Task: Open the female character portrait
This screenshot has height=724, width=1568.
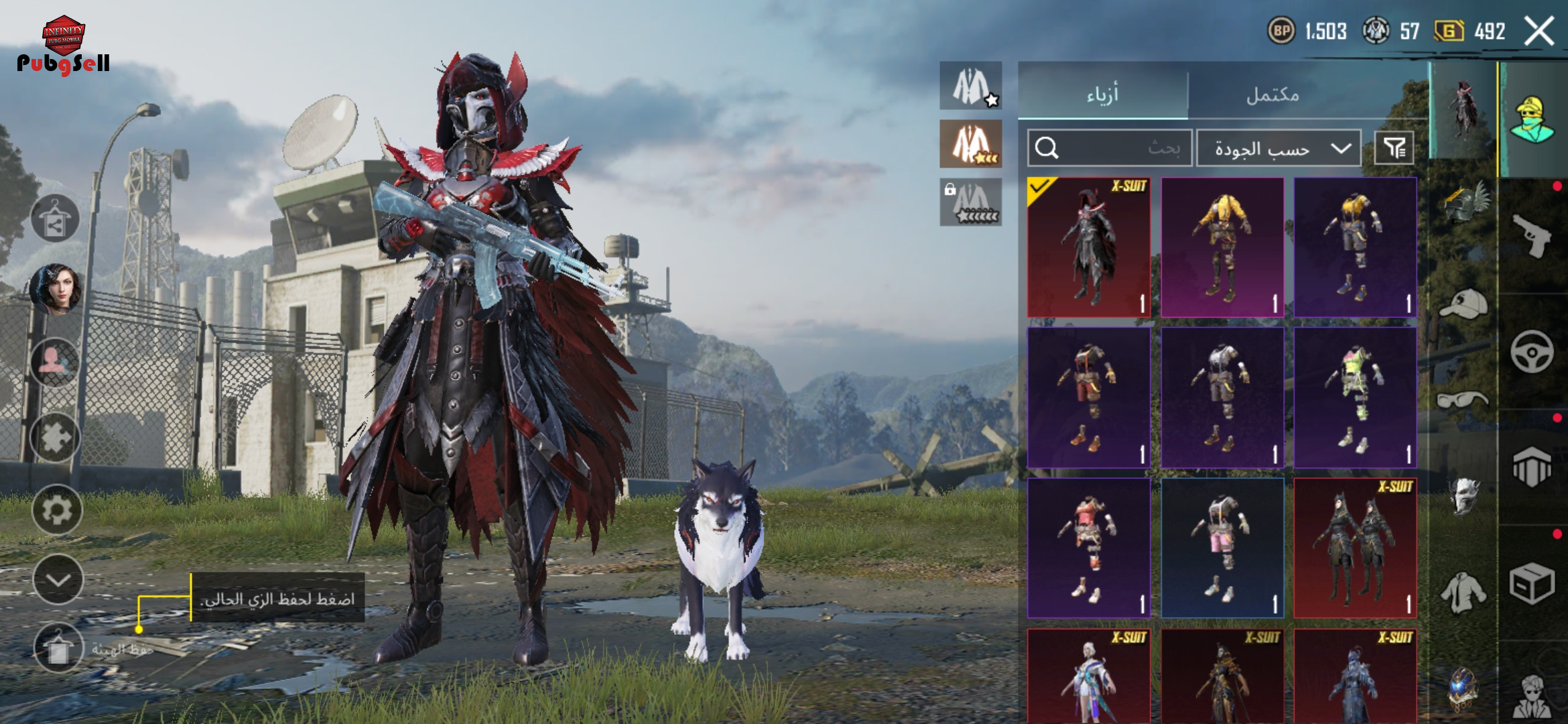Action: click(x=55, y=289)
